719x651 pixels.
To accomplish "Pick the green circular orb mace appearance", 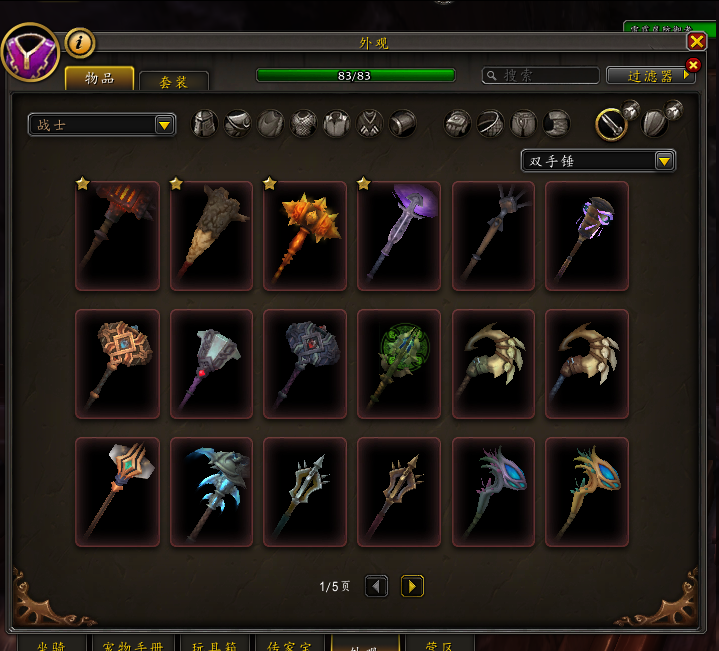I will [399, 364].
